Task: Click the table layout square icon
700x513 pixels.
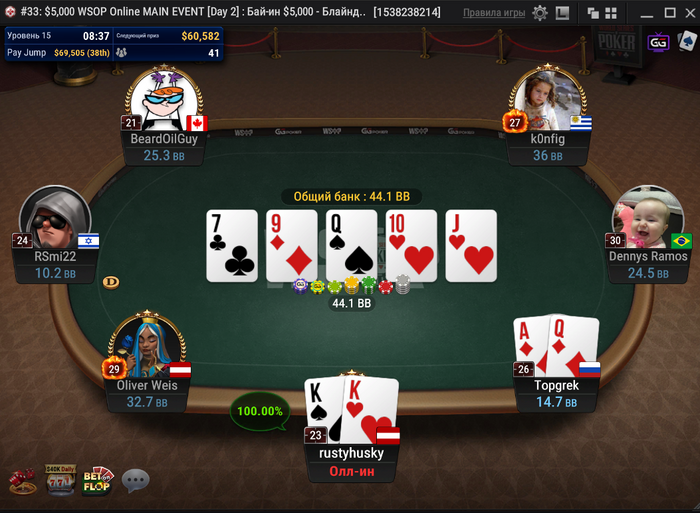Action: pyautogui.click(x=562, y=13)
